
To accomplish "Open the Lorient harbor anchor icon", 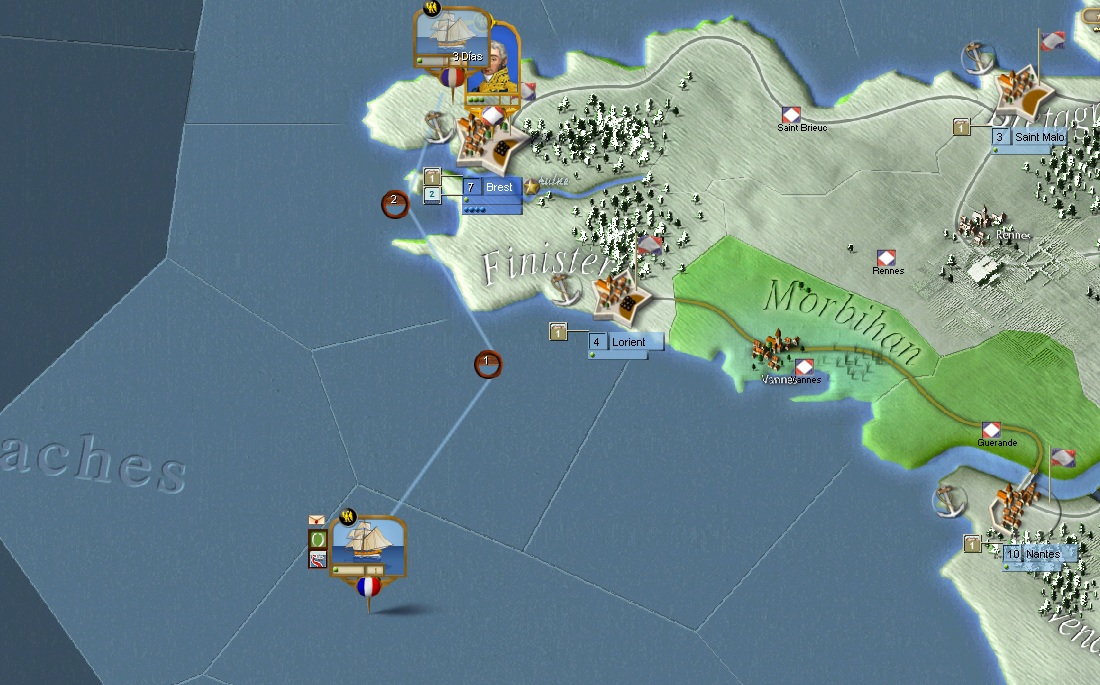I will click(x=566, y=289).
